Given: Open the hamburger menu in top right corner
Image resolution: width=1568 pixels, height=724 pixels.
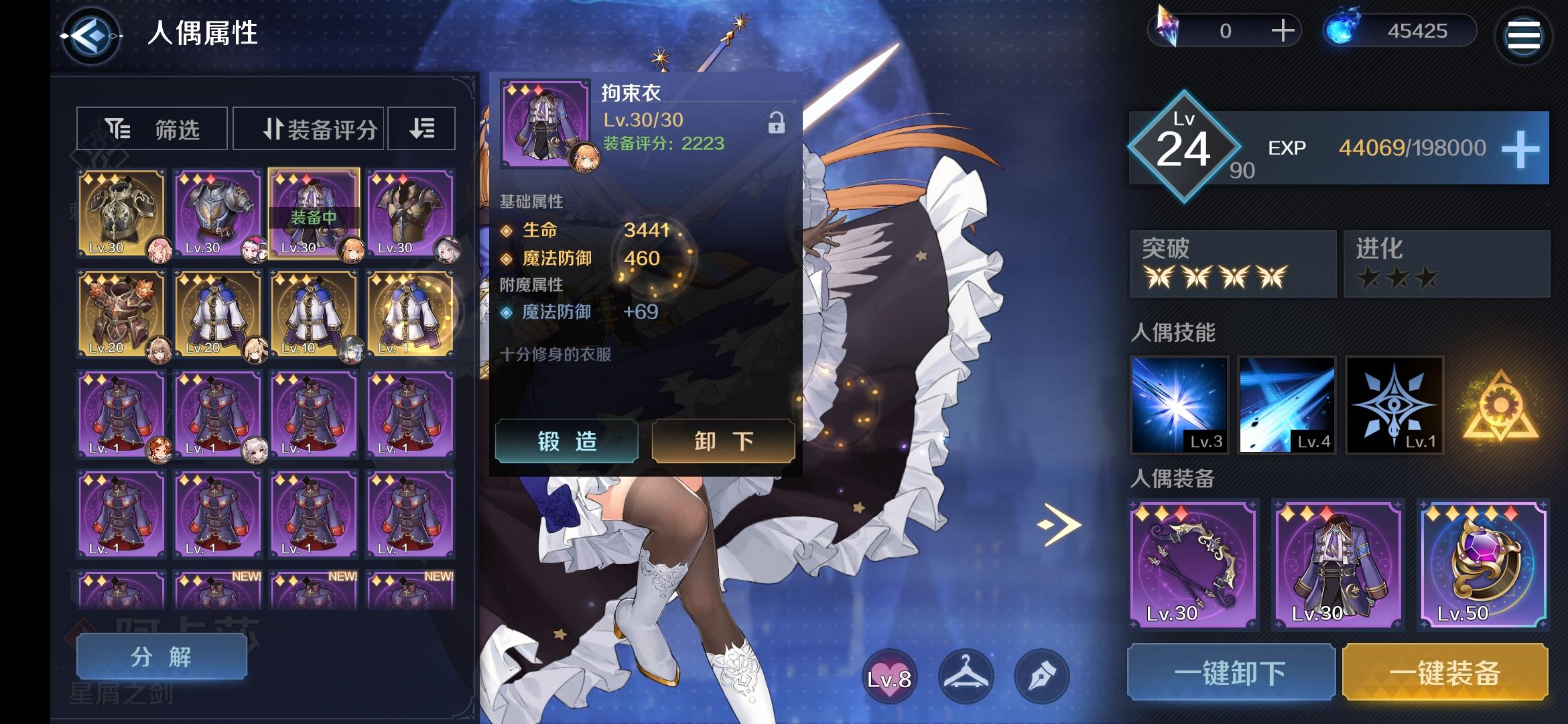Looking at the screenshot, I should [1522, 36].
